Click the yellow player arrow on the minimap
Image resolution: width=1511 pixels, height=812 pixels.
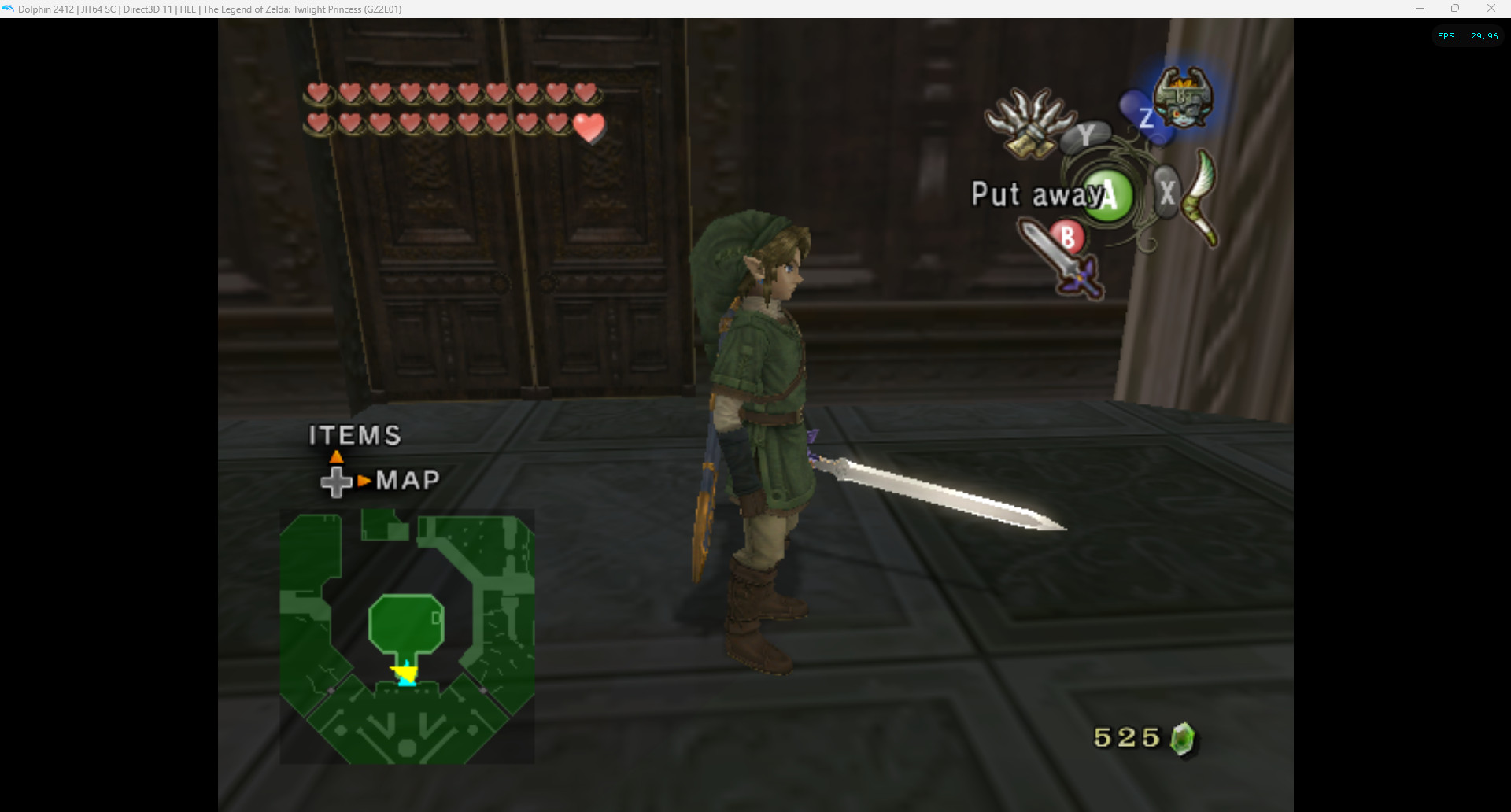point(404,673)
